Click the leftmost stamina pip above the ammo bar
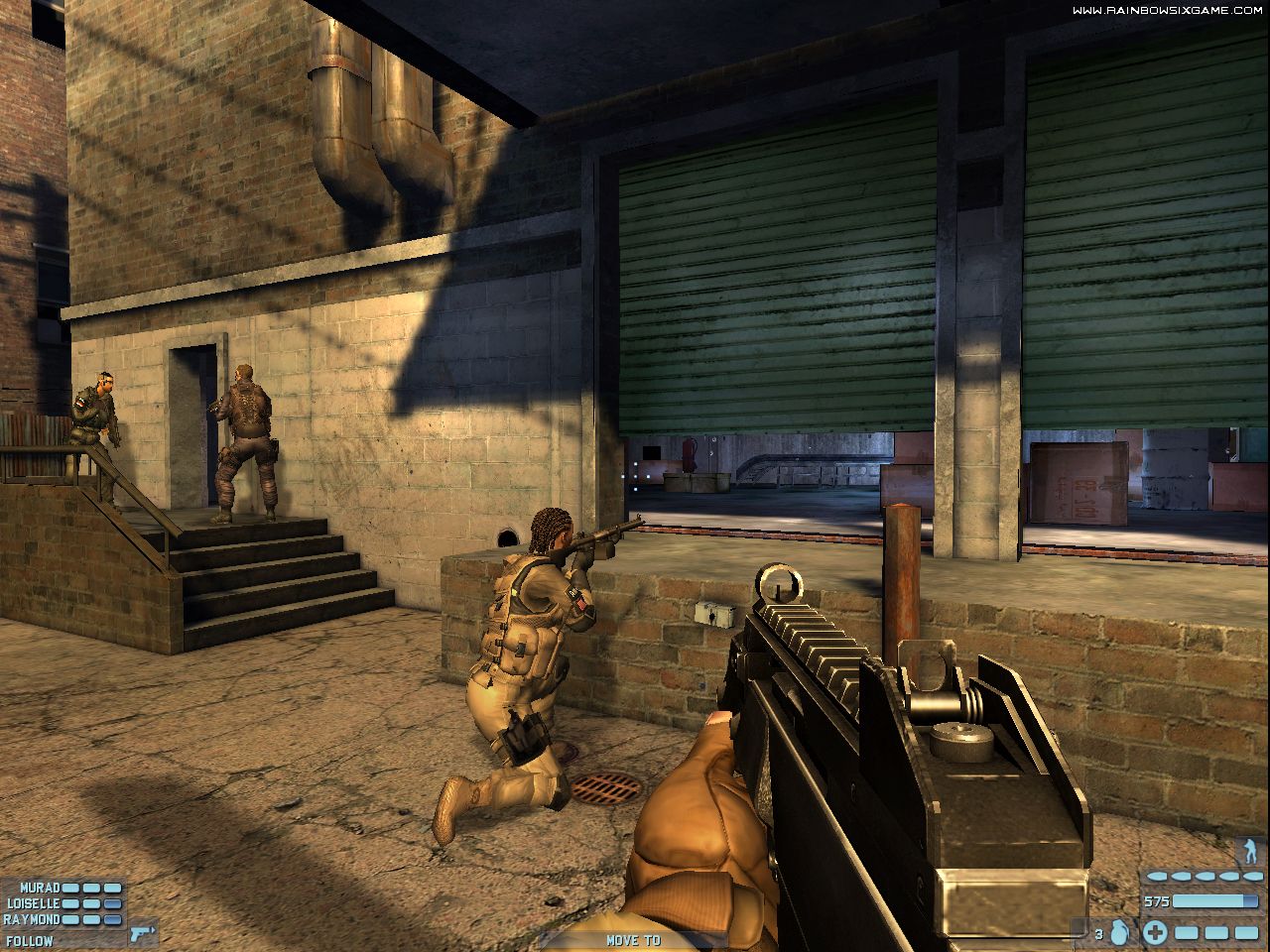The image size is (1270, 952). (x=1157, y=877)
